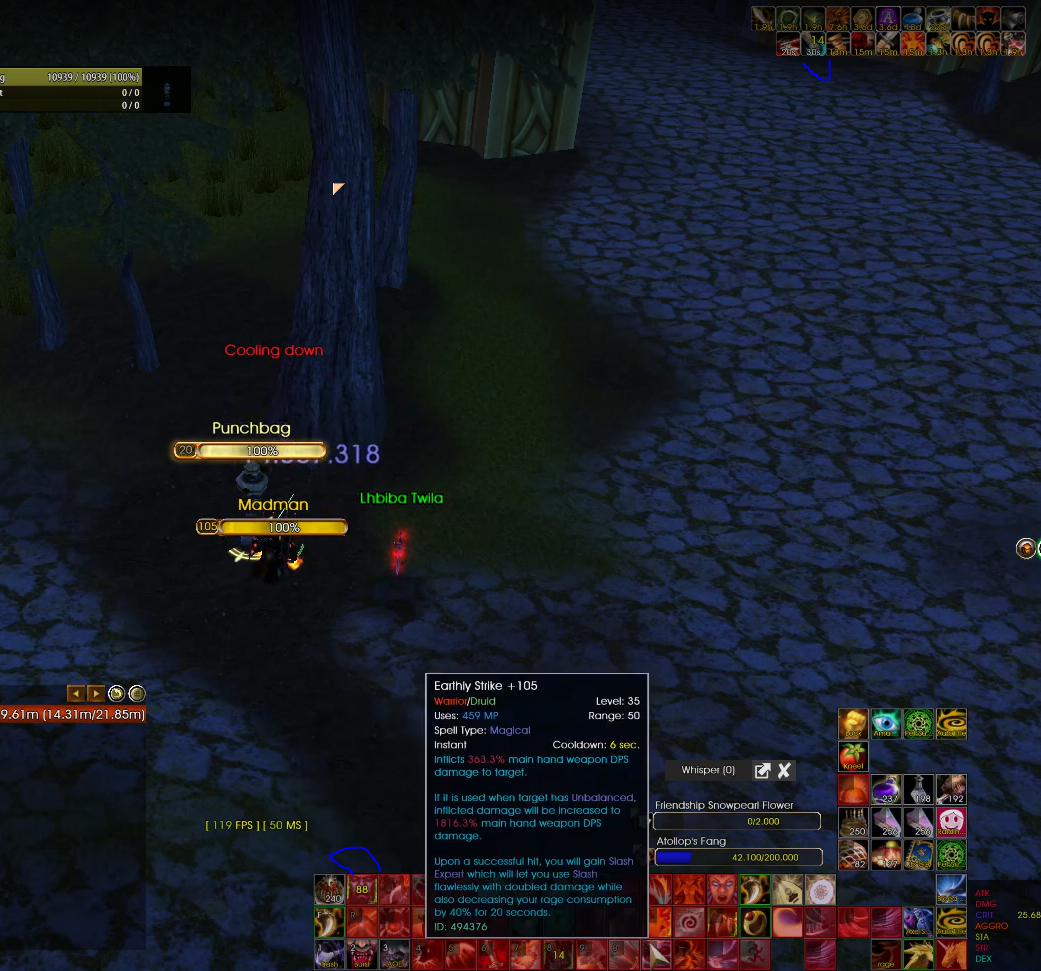This screenshot has height=971, width=1041.
Task: Use the purple potion with 237 stacks
Action: [x=885, y=790]
